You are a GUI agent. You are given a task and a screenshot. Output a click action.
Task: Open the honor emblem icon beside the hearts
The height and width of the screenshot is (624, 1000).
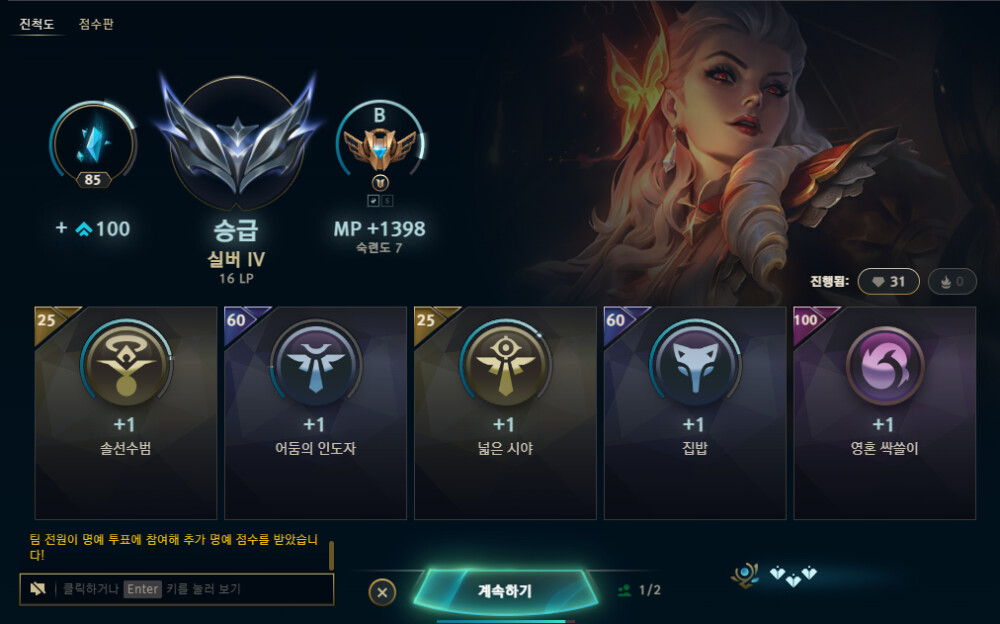(745, 574)
